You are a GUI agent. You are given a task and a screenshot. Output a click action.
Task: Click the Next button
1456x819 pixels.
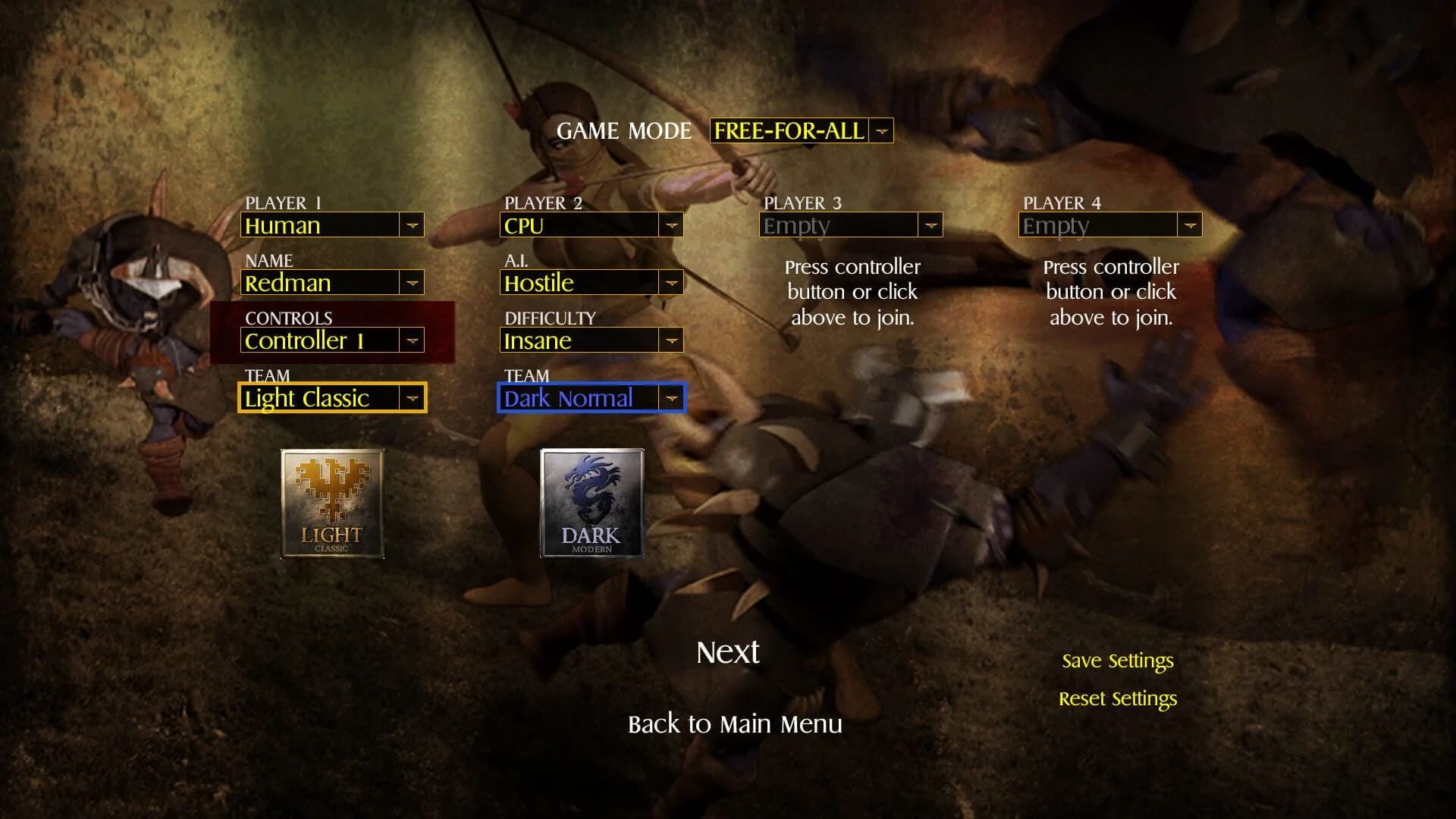point(726,651)
